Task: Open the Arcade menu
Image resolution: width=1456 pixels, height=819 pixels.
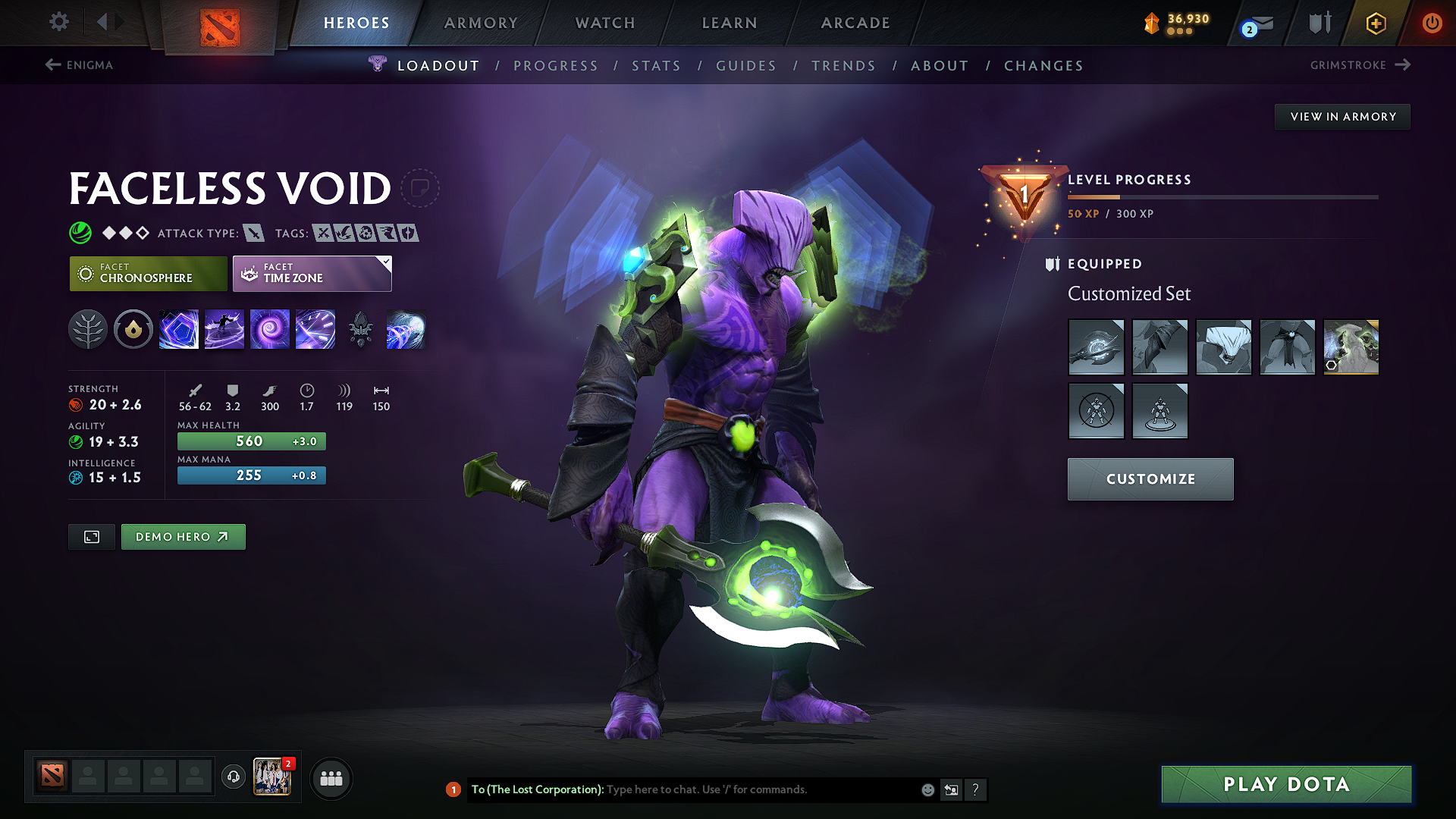Action: (x=855, y=23)
